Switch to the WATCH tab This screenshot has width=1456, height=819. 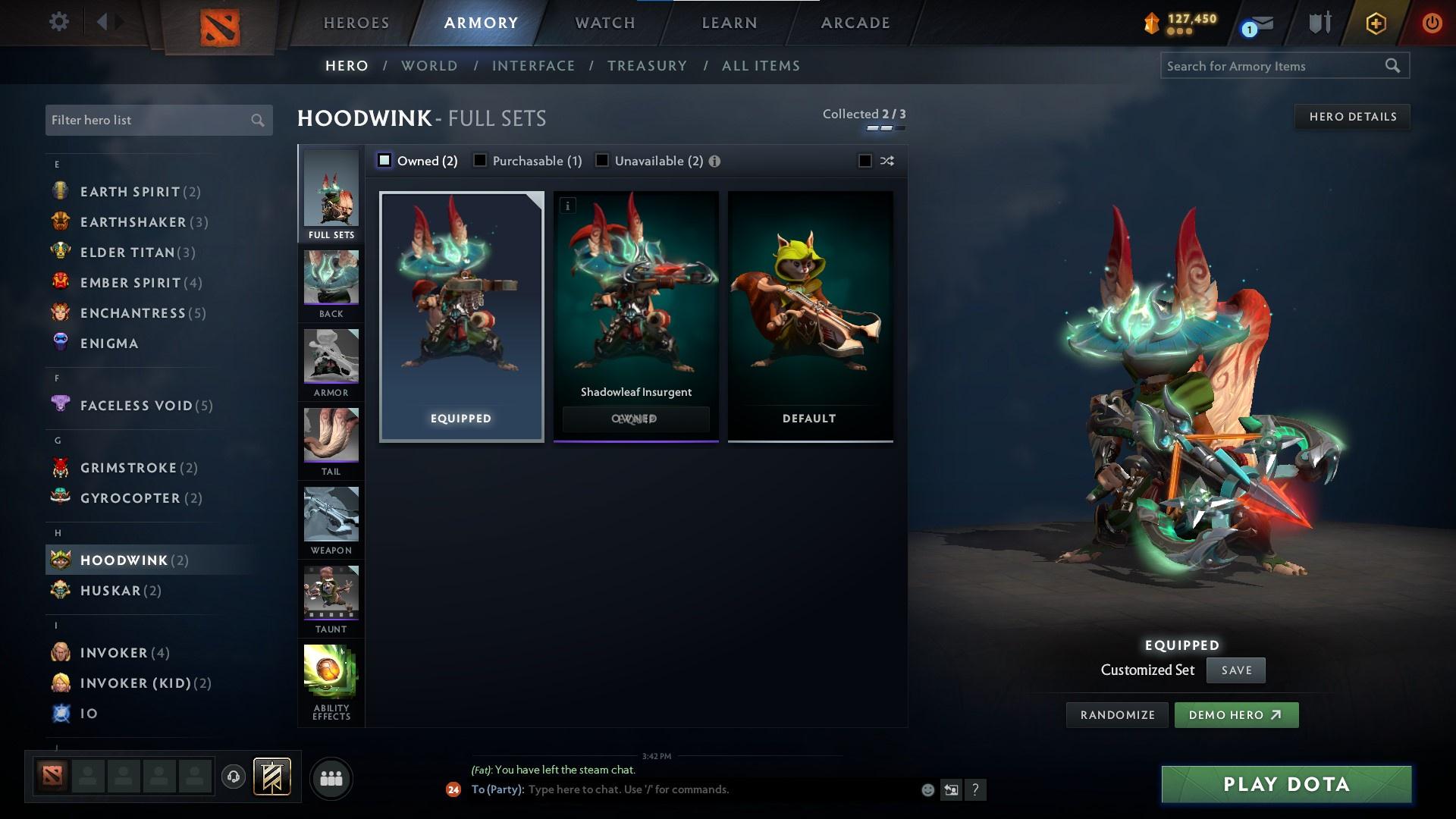603,22
